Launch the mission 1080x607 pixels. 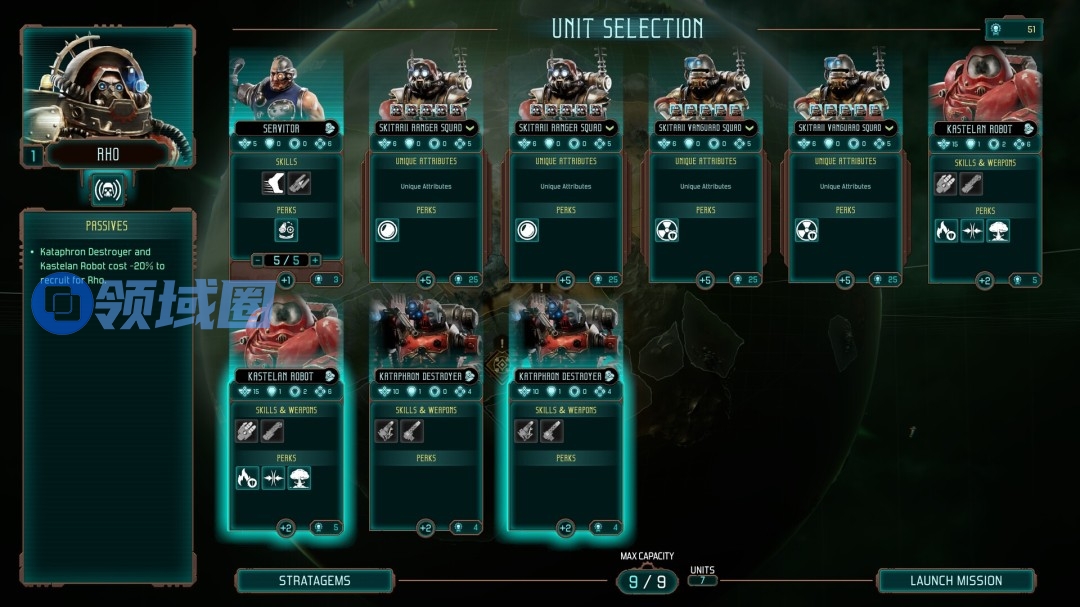(x=956, y=580)
